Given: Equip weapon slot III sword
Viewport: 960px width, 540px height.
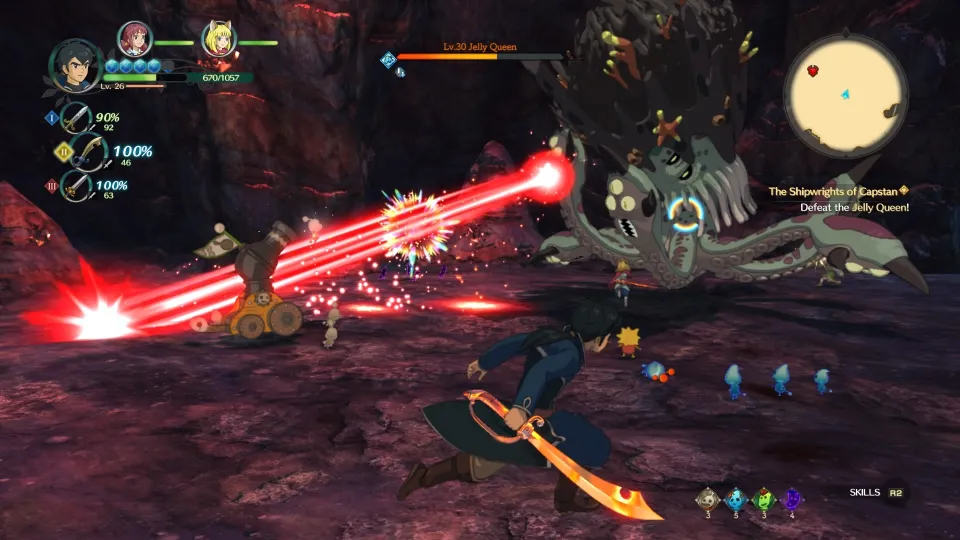Looking at the screenshot, I should tap(76, 186).
